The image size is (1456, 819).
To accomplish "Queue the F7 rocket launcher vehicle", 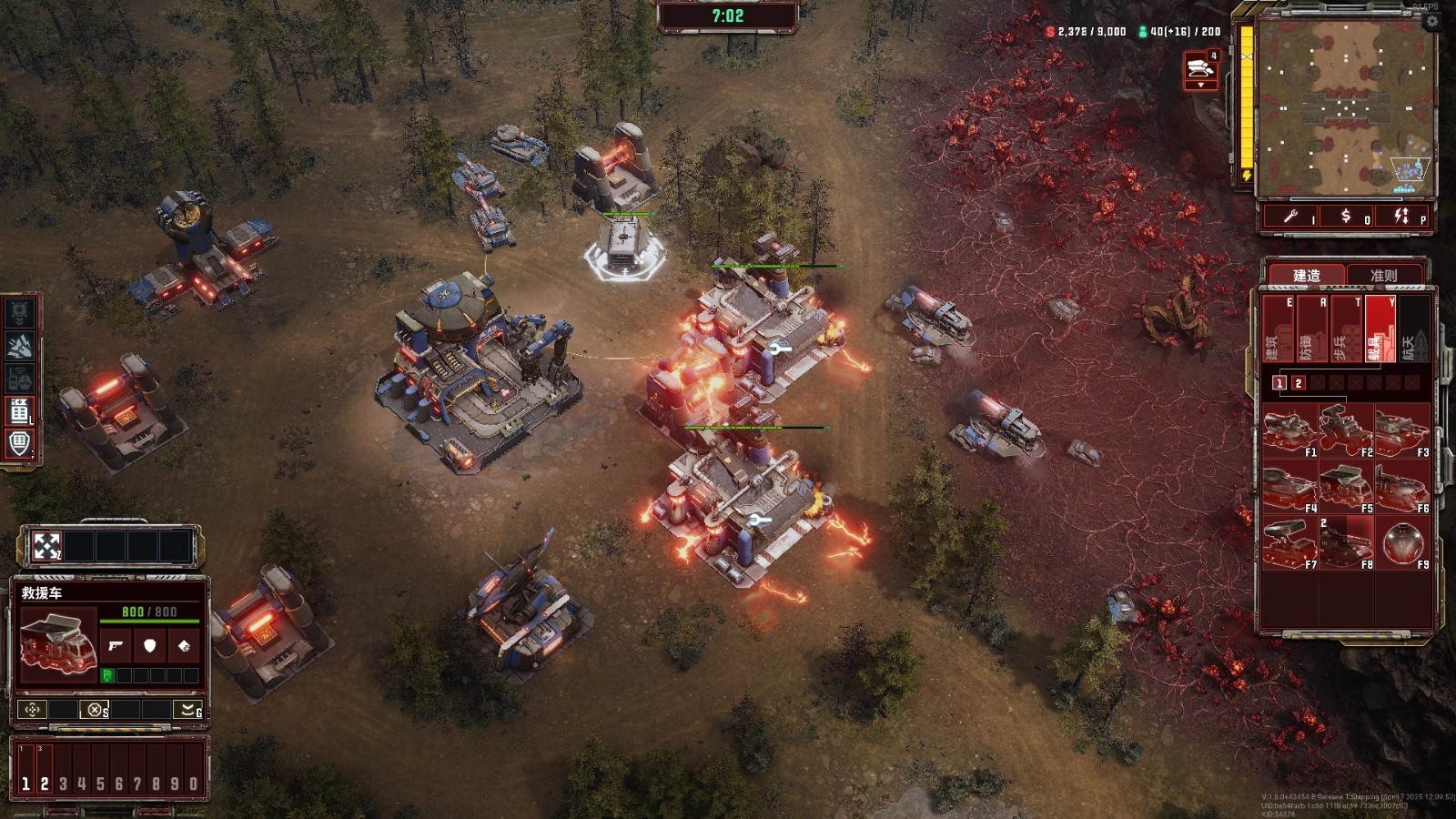I will coord(1289,543).
